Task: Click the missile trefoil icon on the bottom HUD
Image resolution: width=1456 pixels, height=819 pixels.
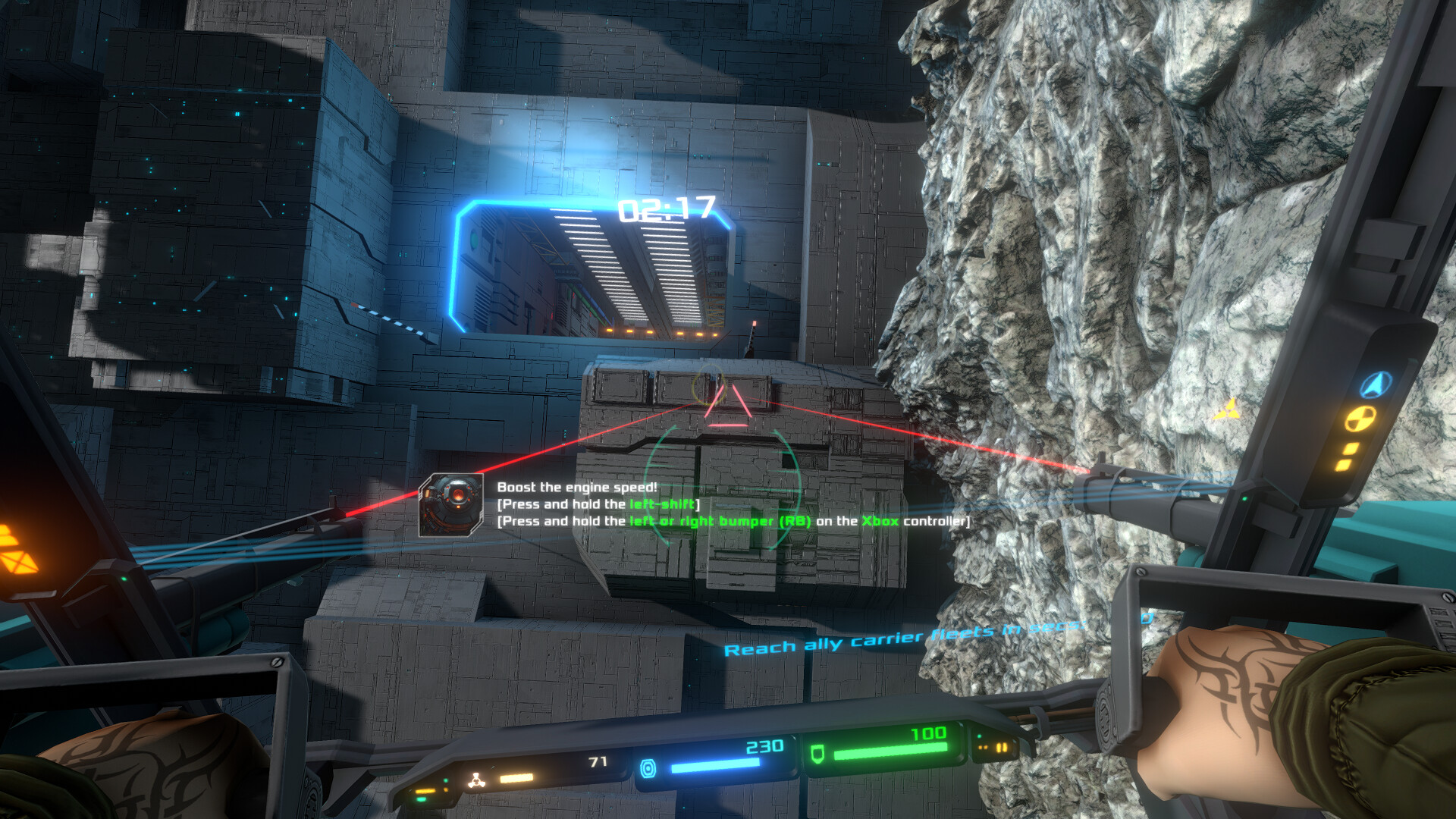Action: [477, 778]
